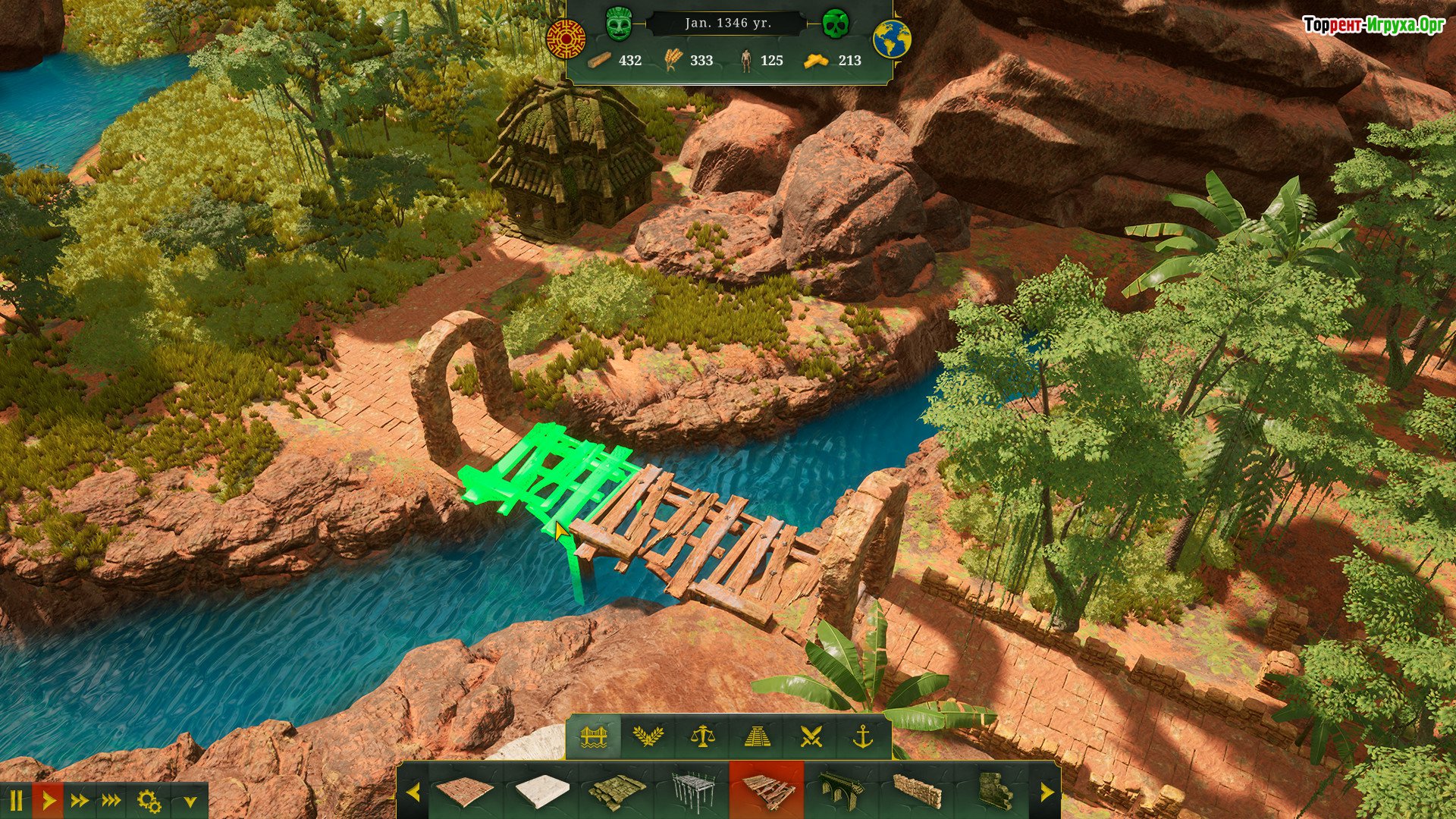The width and height of the screenshot is (1456, 819).
Task: Open the gears settings menu
Action: coord(149,801)
